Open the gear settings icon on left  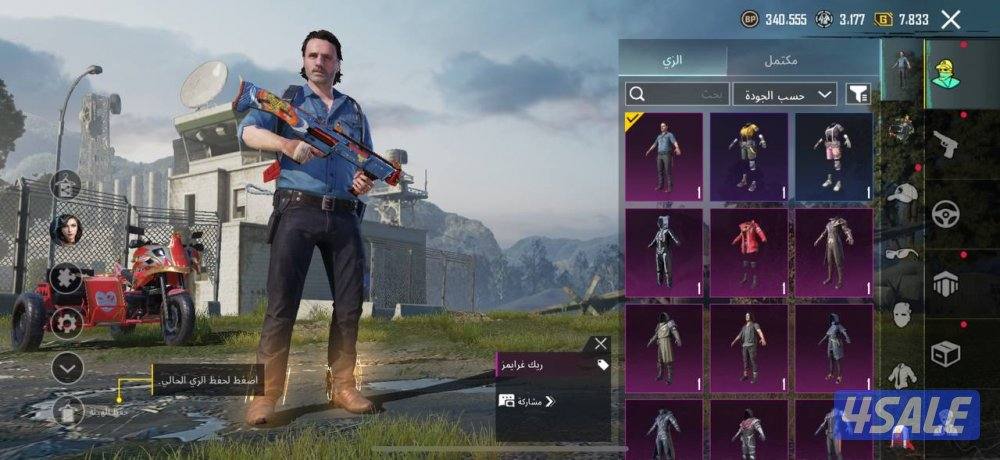67,322
